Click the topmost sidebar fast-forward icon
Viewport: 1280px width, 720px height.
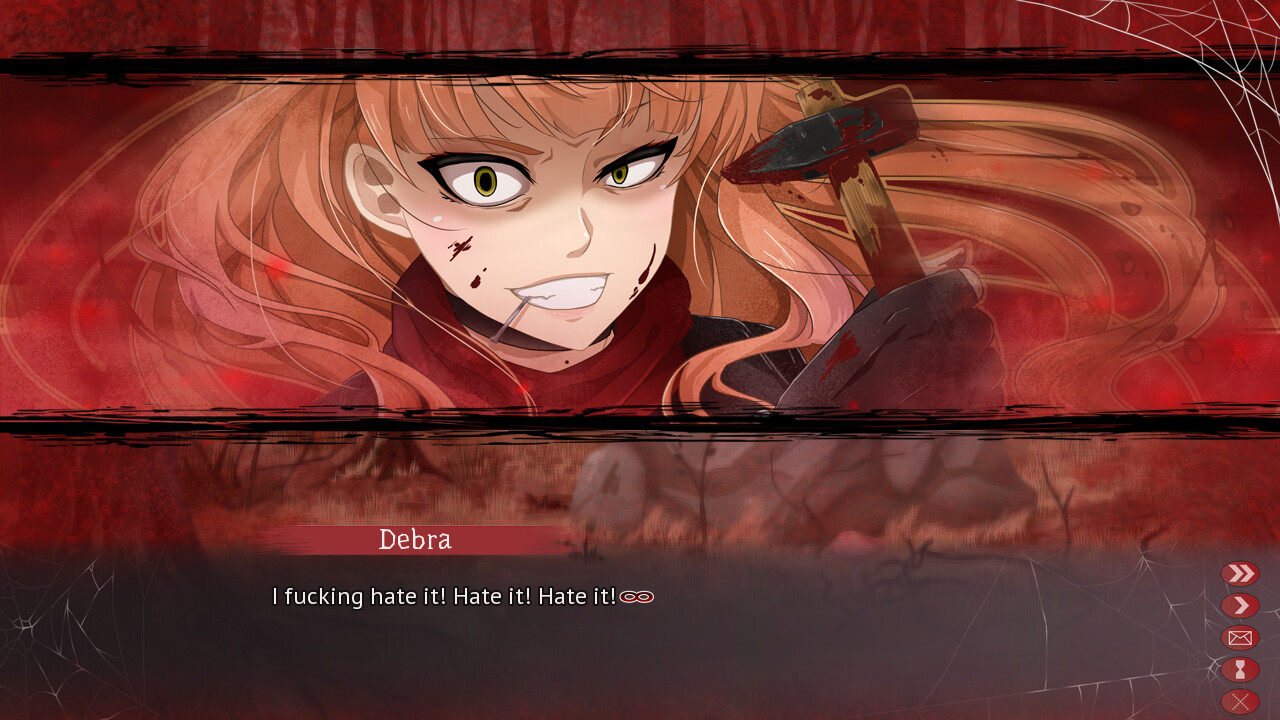tap(1240, 573)
